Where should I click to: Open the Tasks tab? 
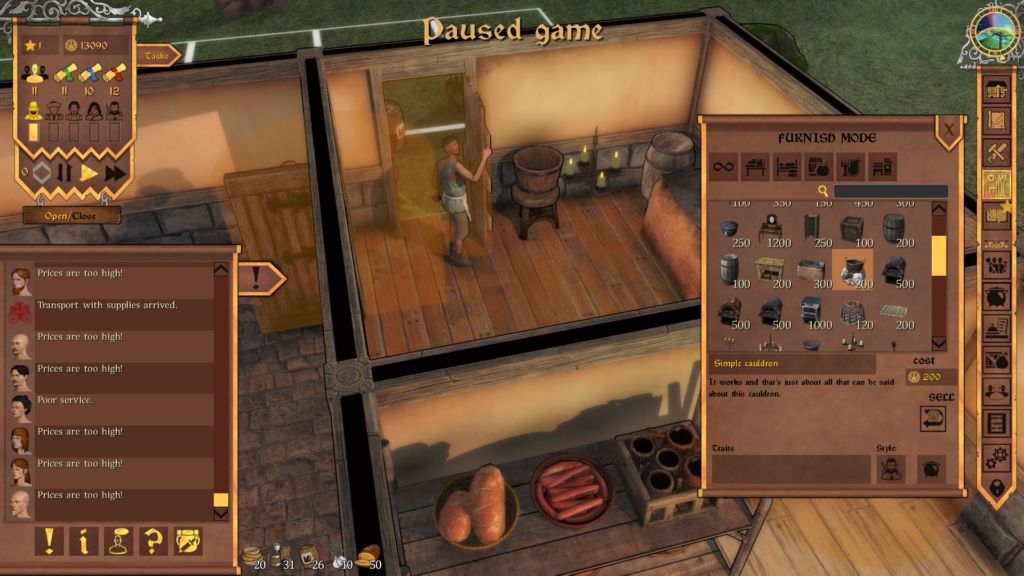pos(157,56)
